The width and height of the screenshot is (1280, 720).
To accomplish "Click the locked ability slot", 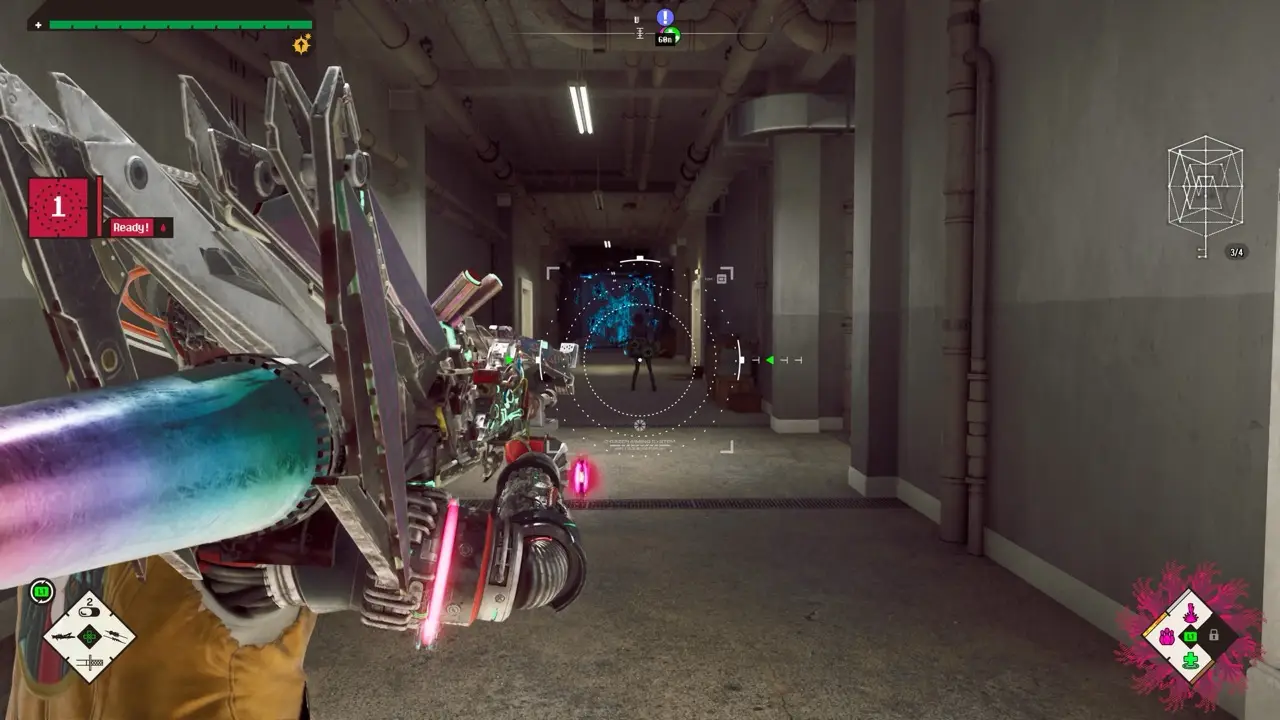I will point(1214,636).
